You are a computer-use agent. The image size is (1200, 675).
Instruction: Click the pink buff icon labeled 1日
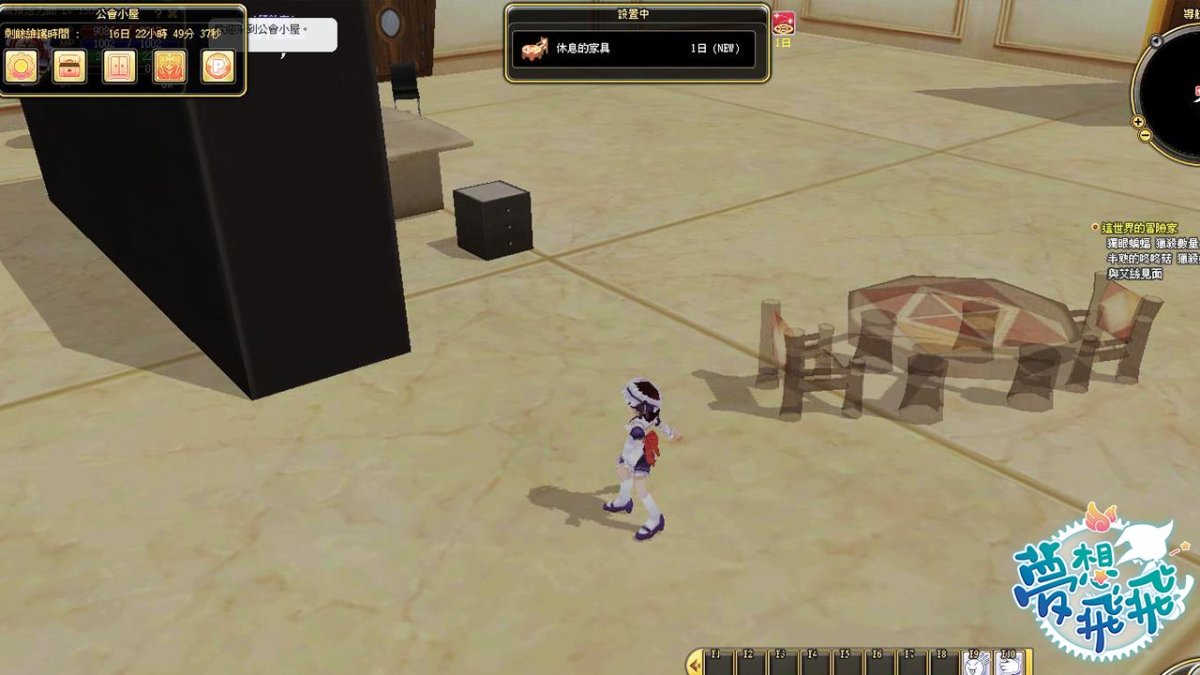783,24
